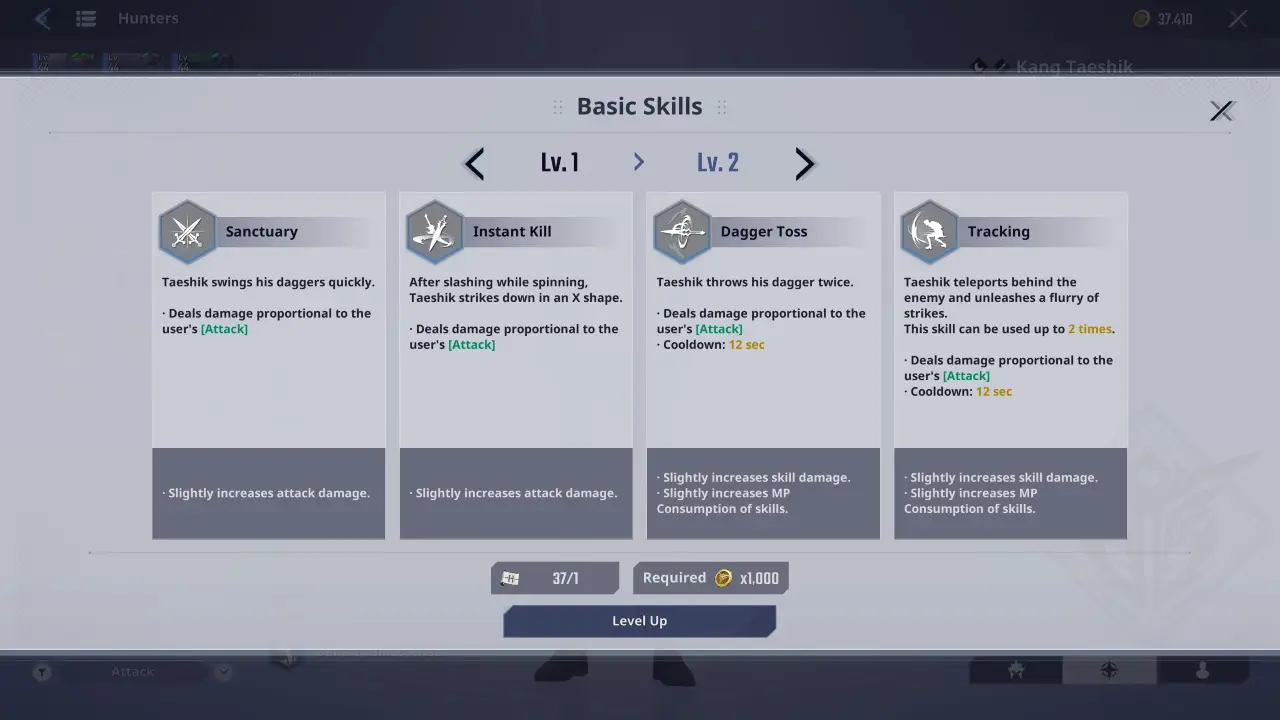Select the Tracking skill icon

click(x=928, y=229)
